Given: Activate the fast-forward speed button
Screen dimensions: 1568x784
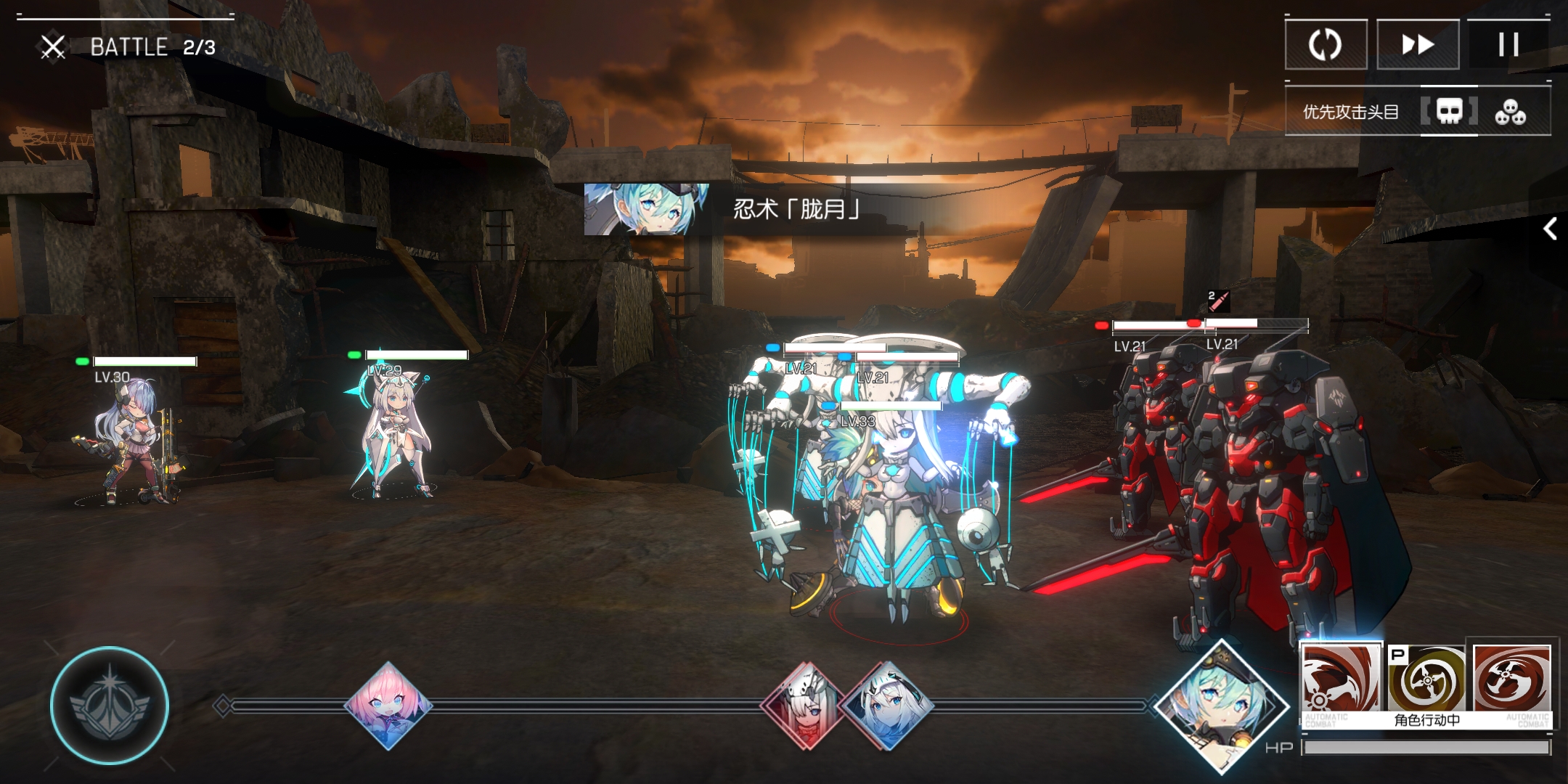Looking at the screenshot, I should (1418, 45).
